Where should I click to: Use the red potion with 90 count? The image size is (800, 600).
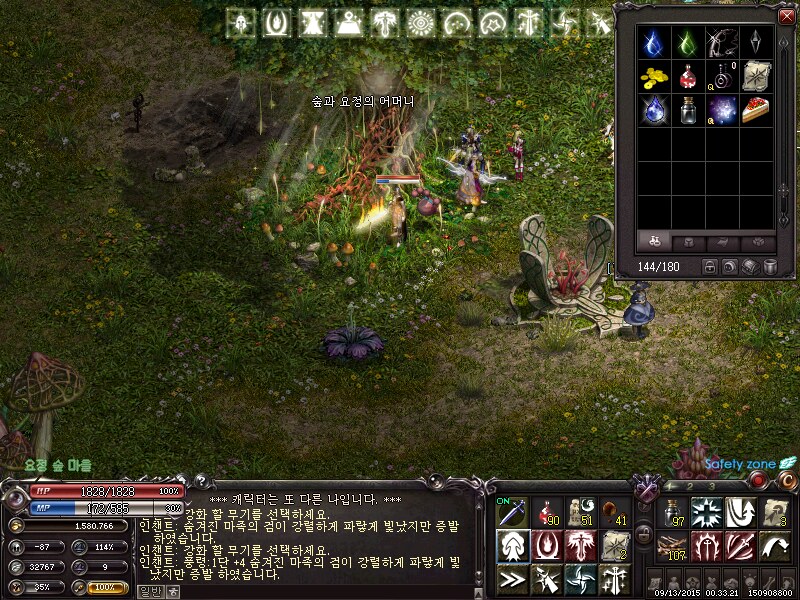pos(546,512)
